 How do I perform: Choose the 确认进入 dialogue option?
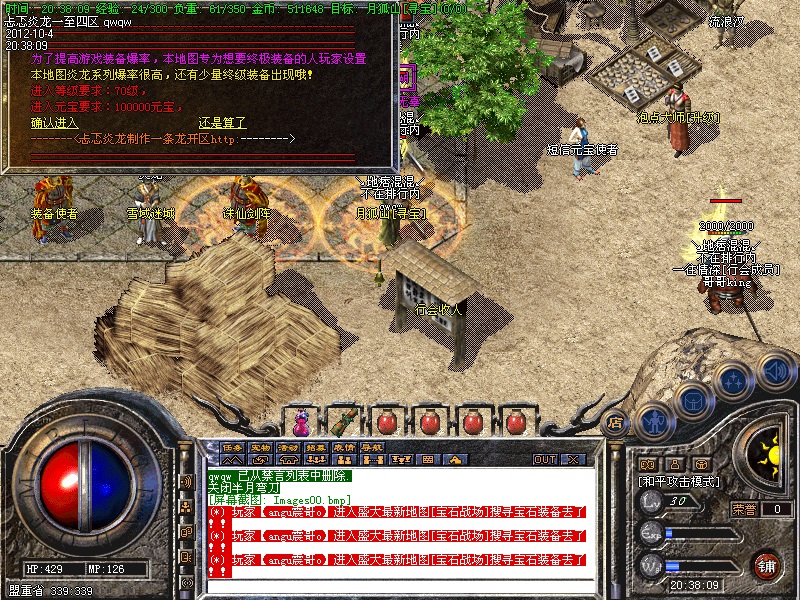point(55,123)
